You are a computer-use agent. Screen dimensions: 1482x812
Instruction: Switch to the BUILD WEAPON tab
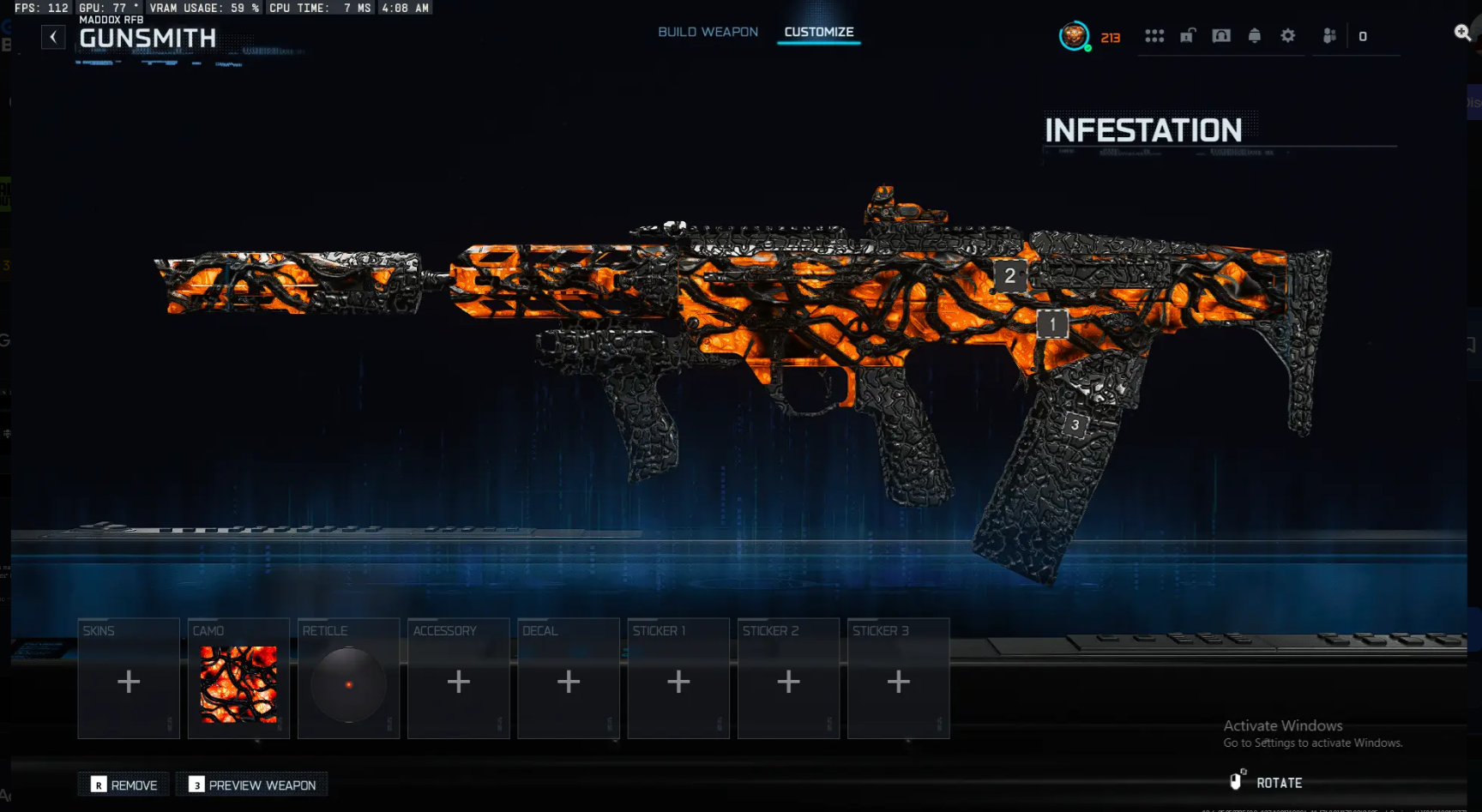pyautogui.click(x=707, y=31)
